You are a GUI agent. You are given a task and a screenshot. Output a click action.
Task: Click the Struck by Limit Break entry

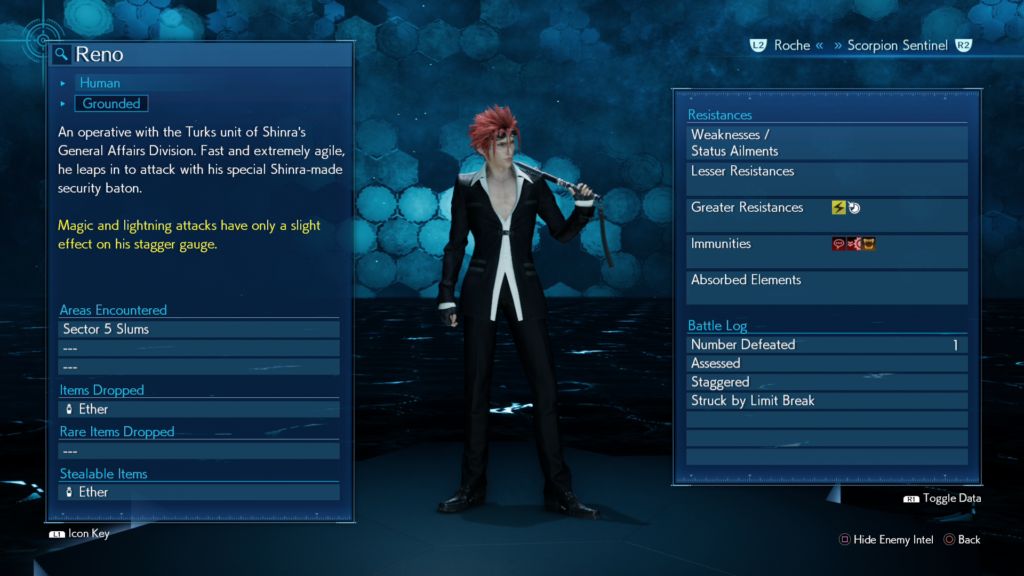[827, 401]
